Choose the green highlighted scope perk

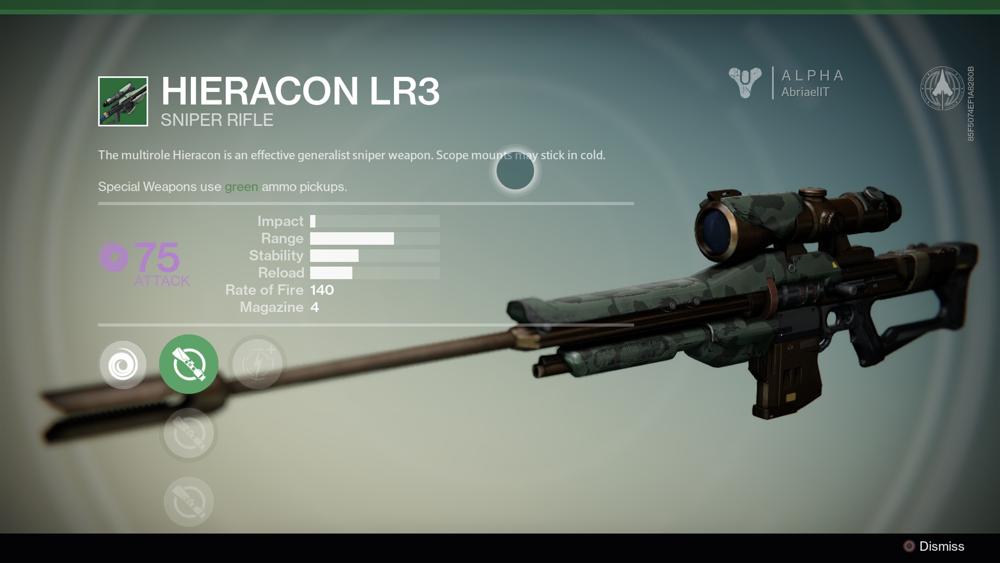[x=189, y=364]
